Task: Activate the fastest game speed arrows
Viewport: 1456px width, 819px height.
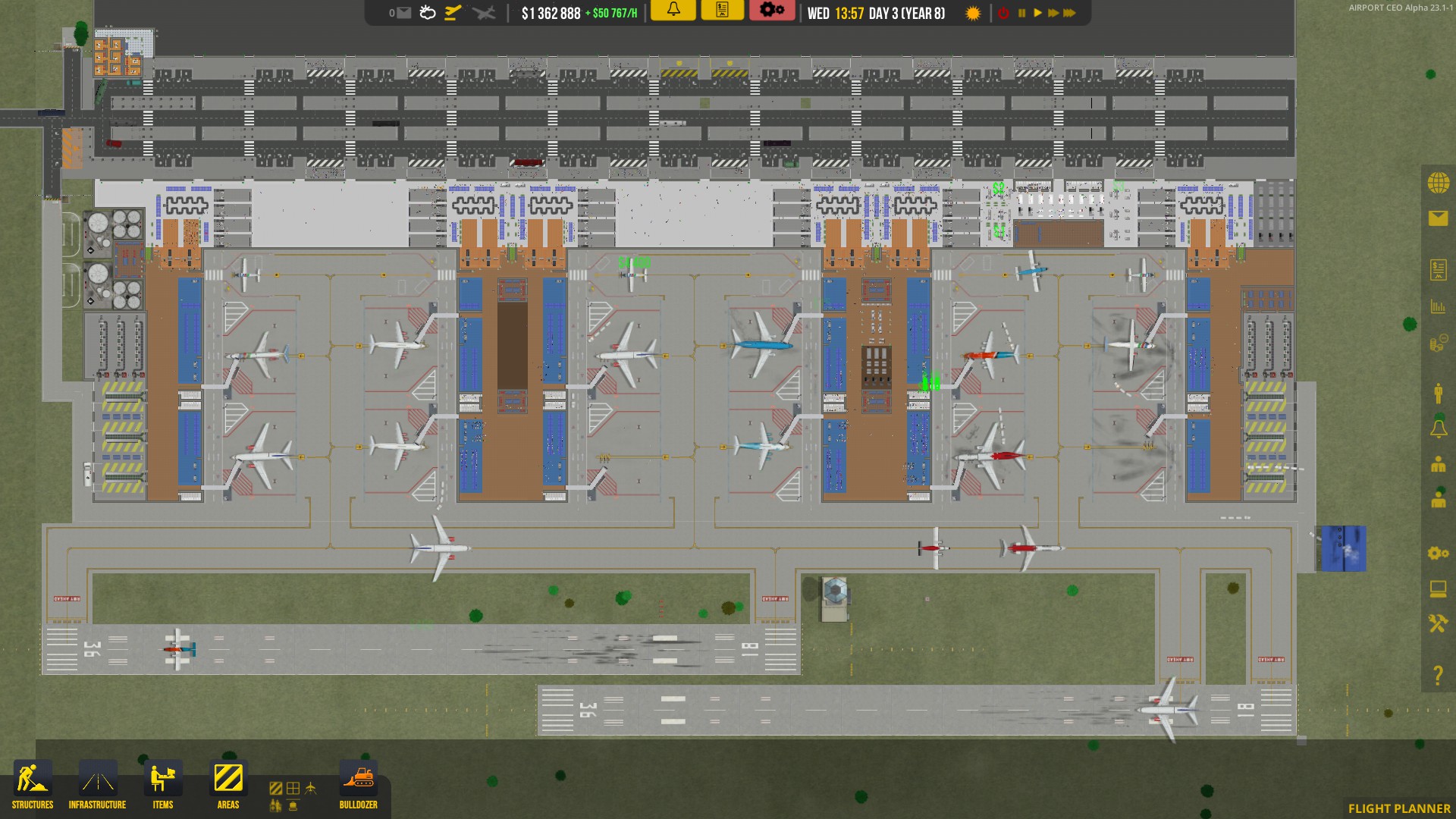Action: 1071,13
